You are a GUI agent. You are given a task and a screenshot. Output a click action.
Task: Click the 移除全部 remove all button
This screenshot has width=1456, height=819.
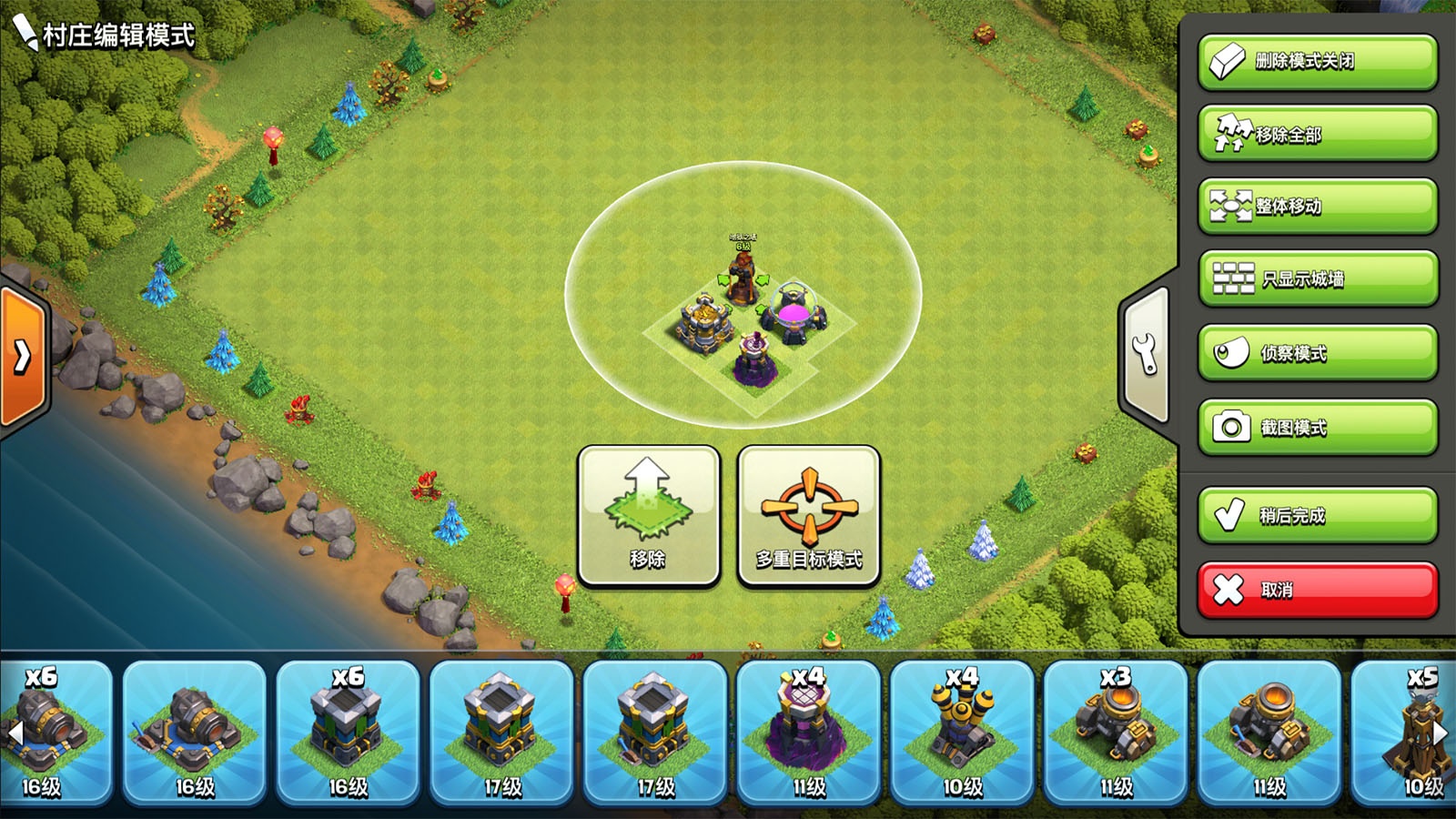click(x=1317, y=134)
